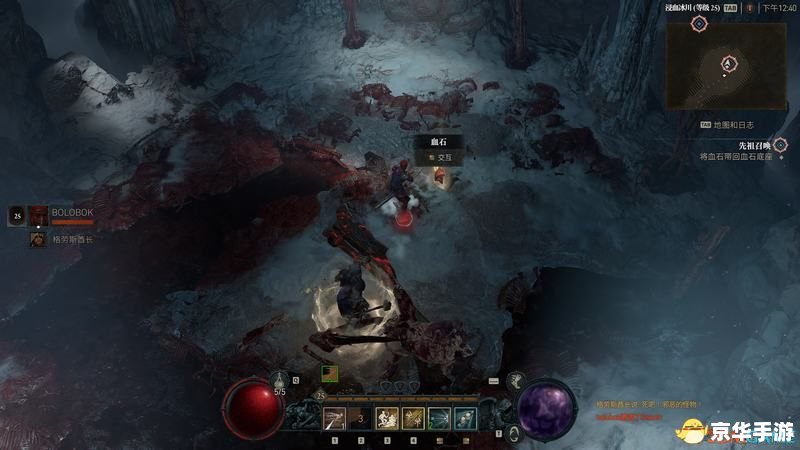Use the green-tinted fifth hotbar skill

pos(438,419)
